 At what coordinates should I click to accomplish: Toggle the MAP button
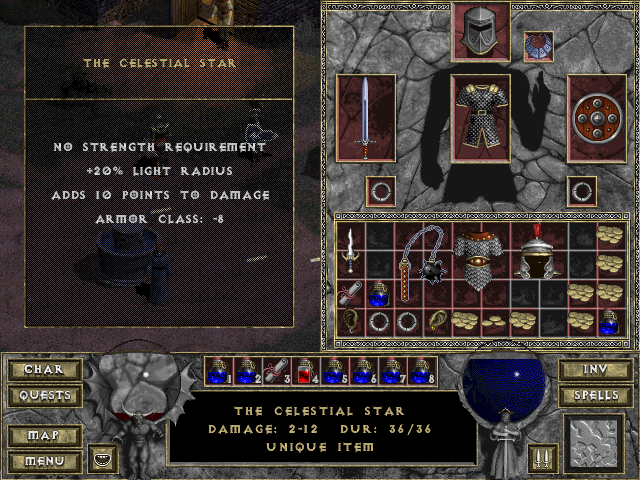pos(43,436)
